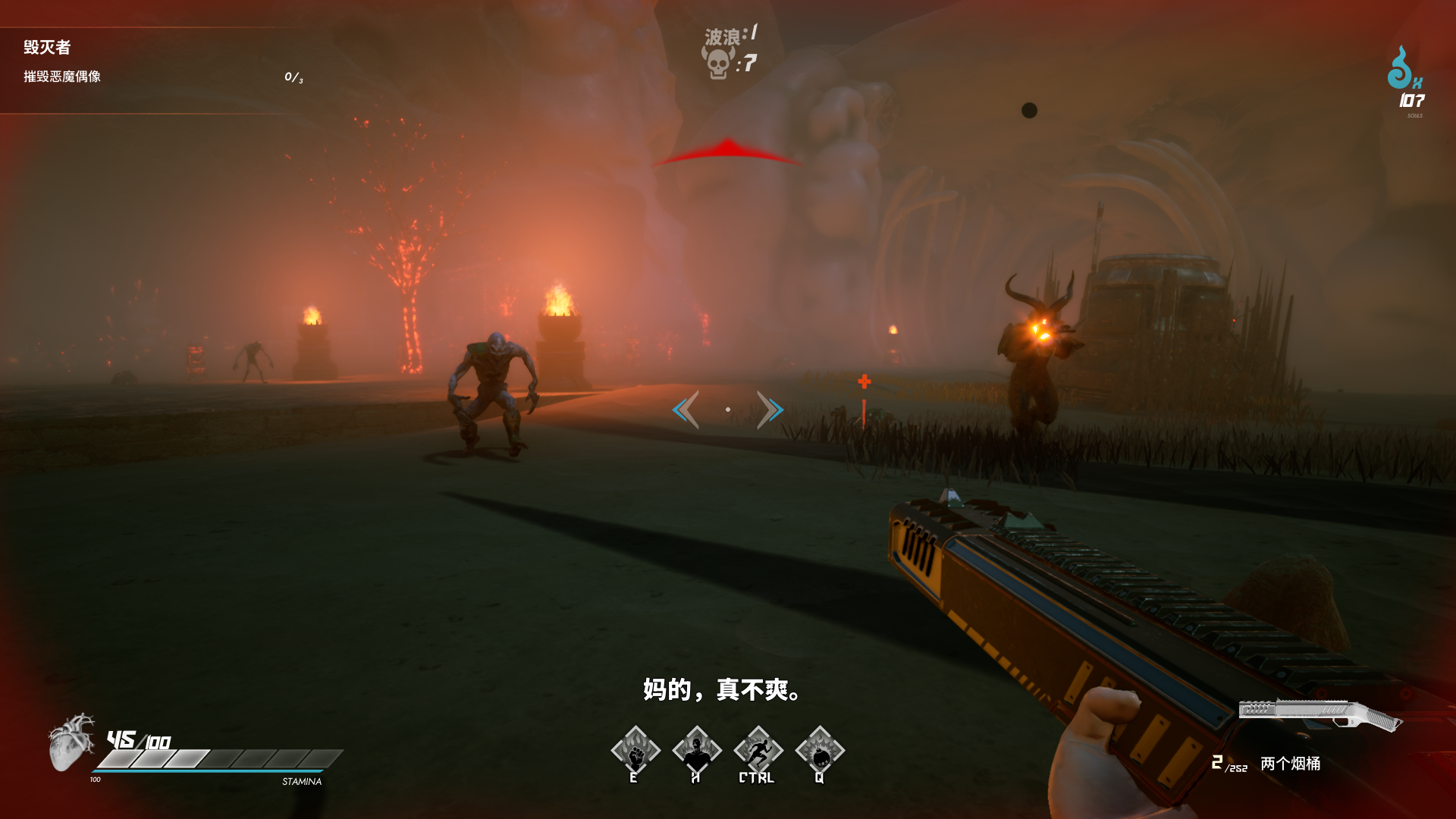Open the destroy demon idols objective tracker

tap(62, 77)
